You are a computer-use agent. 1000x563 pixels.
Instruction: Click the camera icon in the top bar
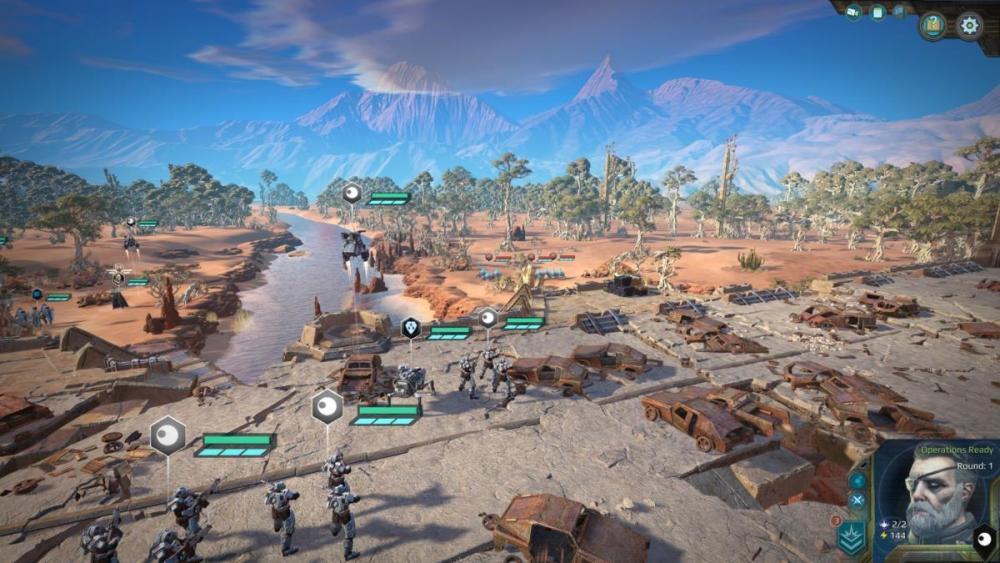point(853,12)
